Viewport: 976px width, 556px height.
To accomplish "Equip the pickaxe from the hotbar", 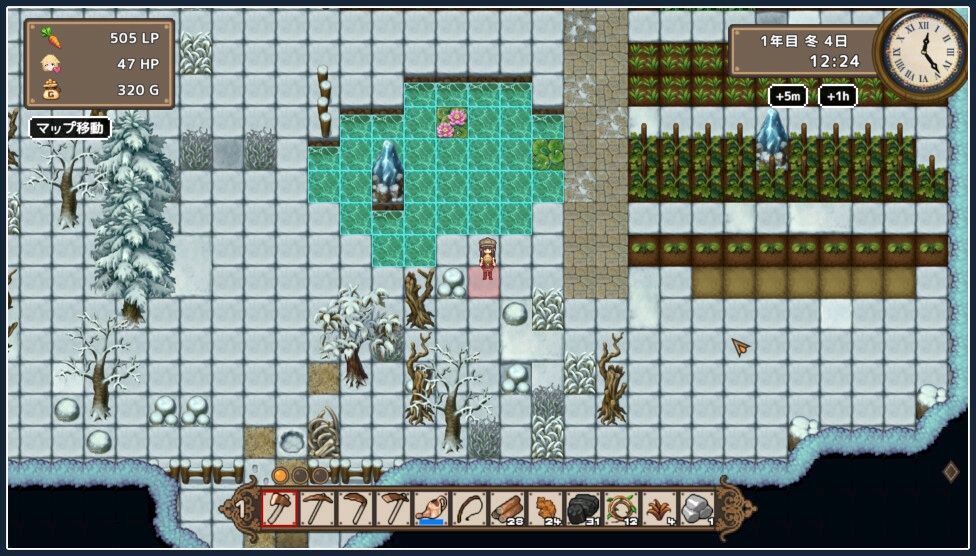I will tap(317, 509).
